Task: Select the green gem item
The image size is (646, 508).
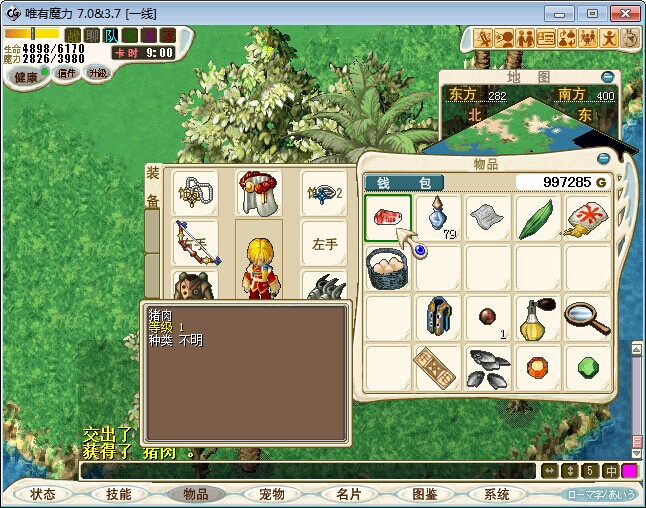Action: point(587,367)
